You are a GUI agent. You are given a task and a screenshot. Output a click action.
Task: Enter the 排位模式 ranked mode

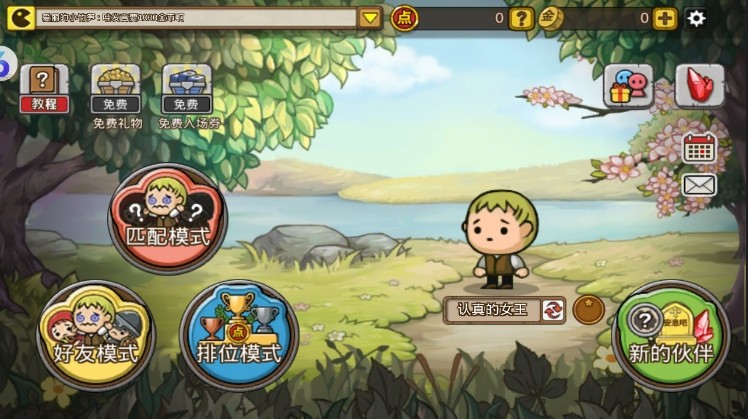(238, 334)
